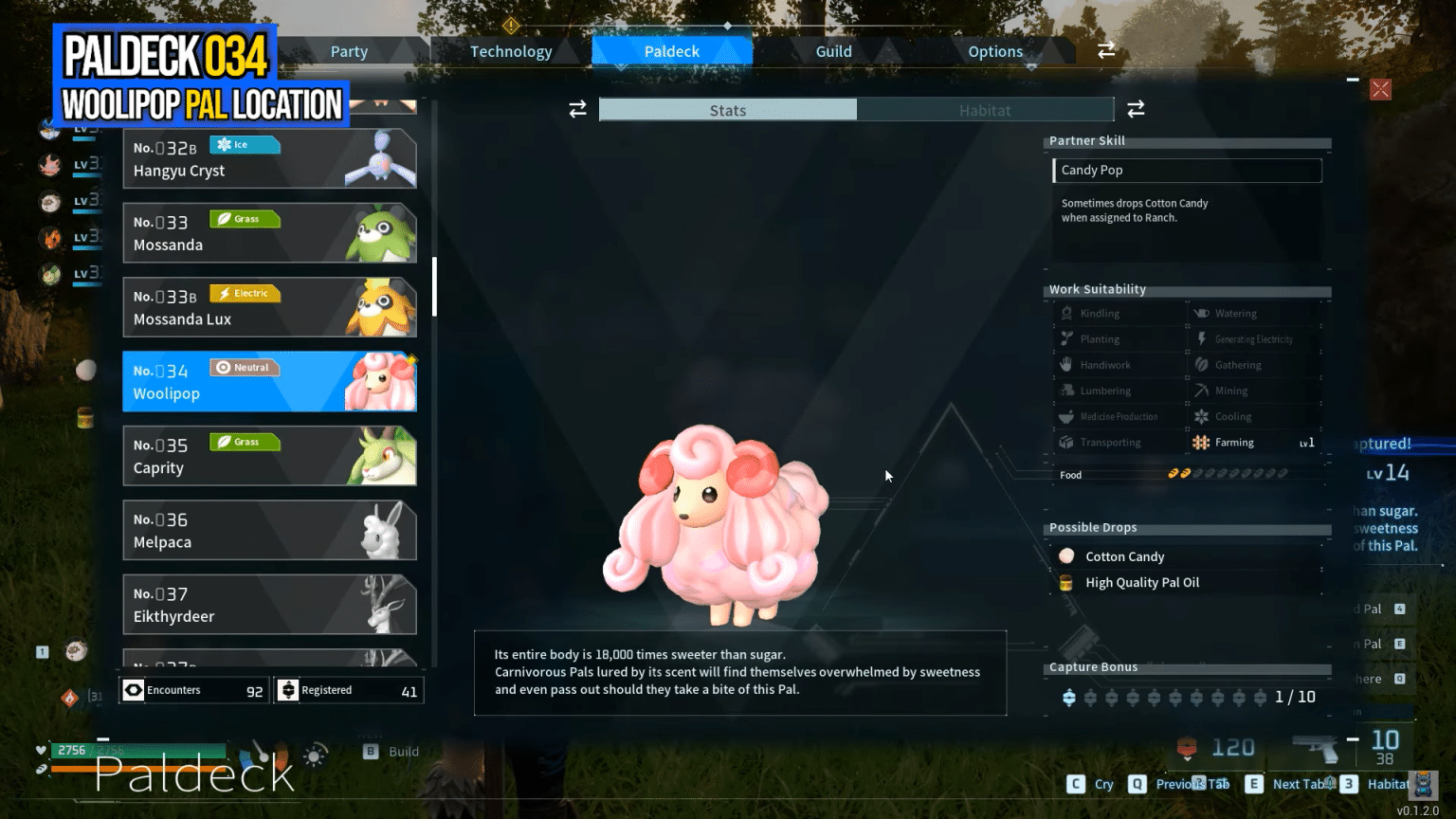Click the Farming icon in Work Suitability
1456x819 pixels.
pos(1202,442)
